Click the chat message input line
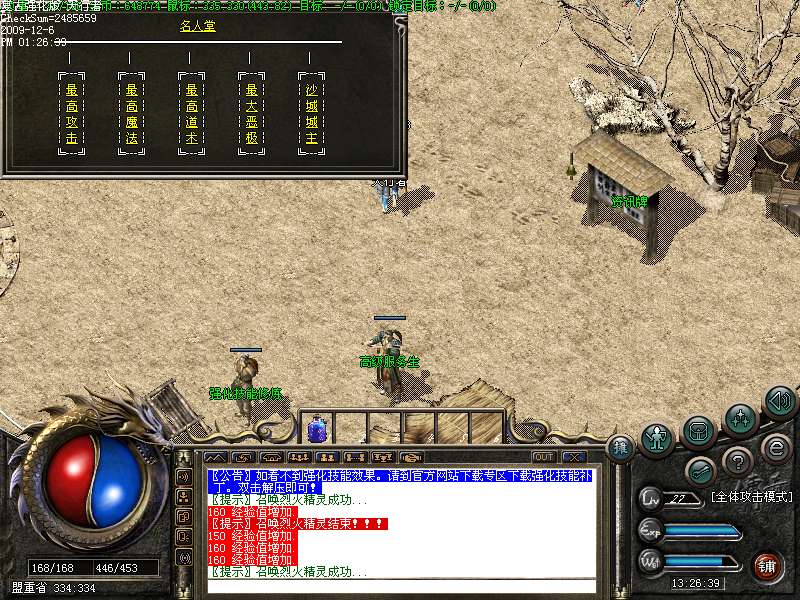This screenshot has width=800, height=600. tap(400, 584)
